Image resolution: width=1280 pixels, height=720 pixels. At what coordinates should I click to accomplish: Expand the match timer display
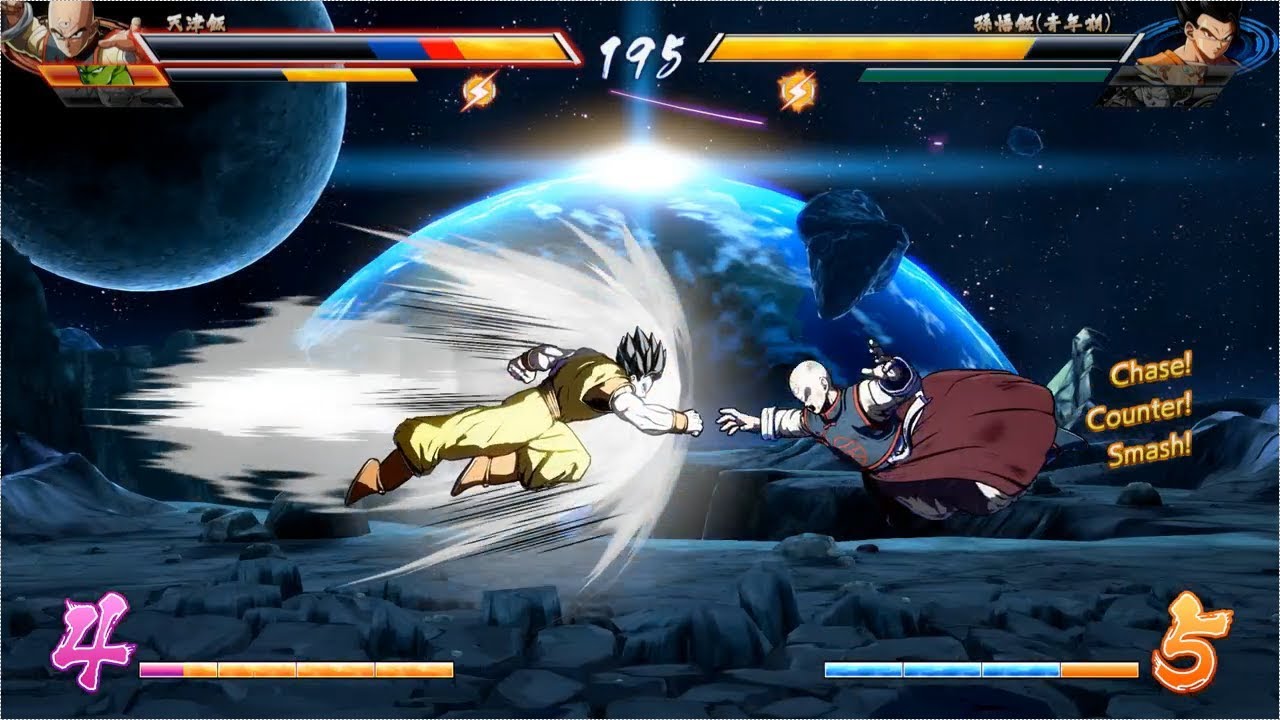640,55
